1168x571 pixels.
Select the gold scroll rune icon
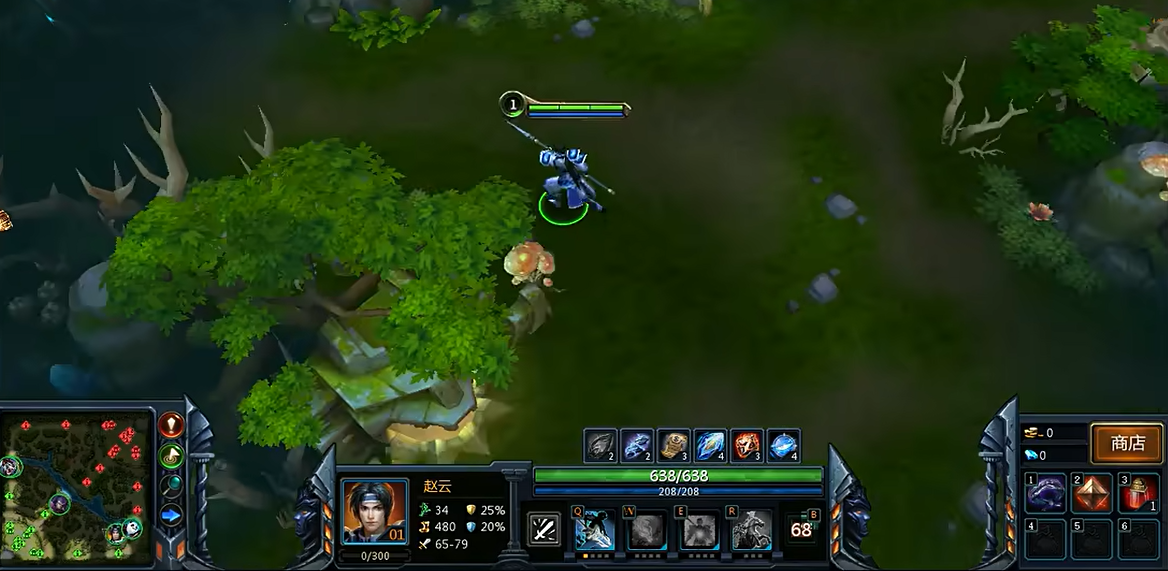[x=674, y=445]
